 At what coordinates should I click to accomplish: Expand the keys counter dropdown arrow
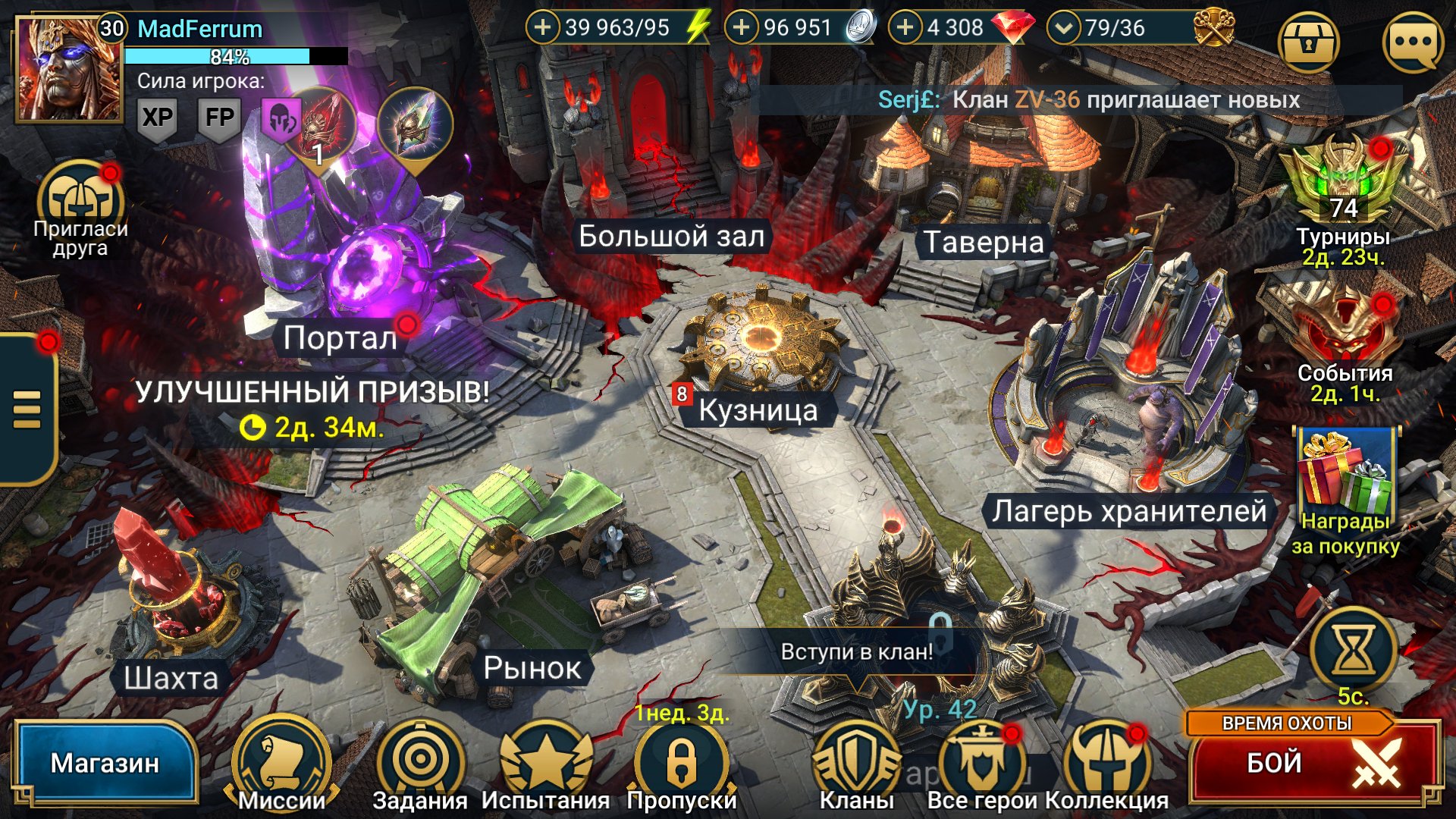point(1064,29)
